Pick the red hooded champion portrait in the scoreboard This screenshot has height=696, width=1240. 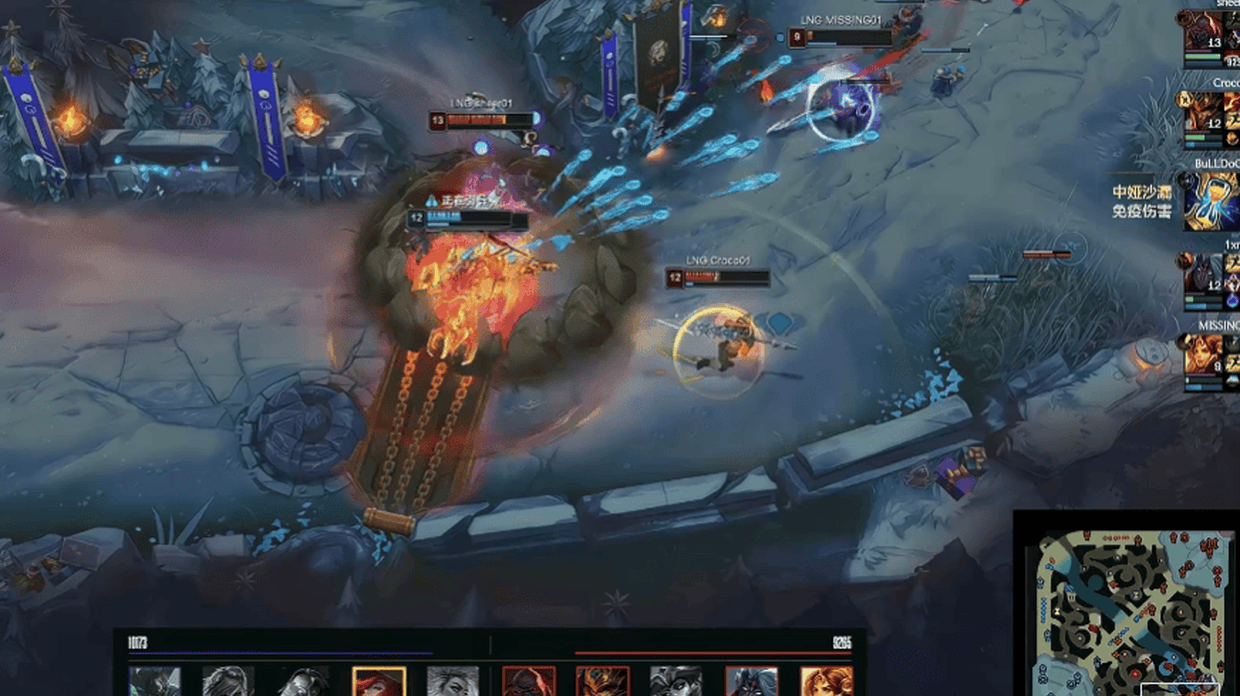tap(528, 682)
